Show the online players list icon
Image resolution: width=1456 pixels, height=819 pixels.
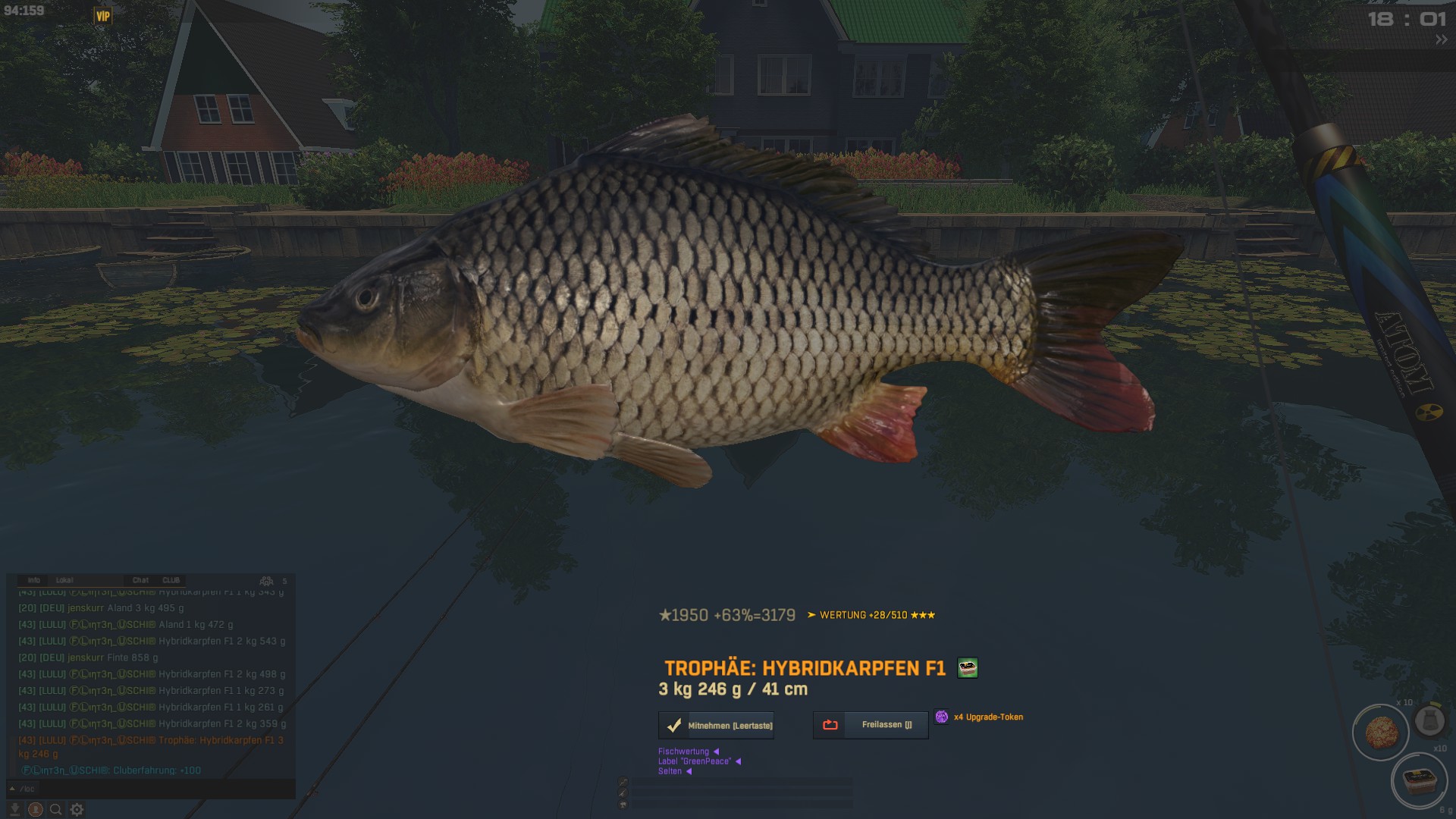[266, 581]
